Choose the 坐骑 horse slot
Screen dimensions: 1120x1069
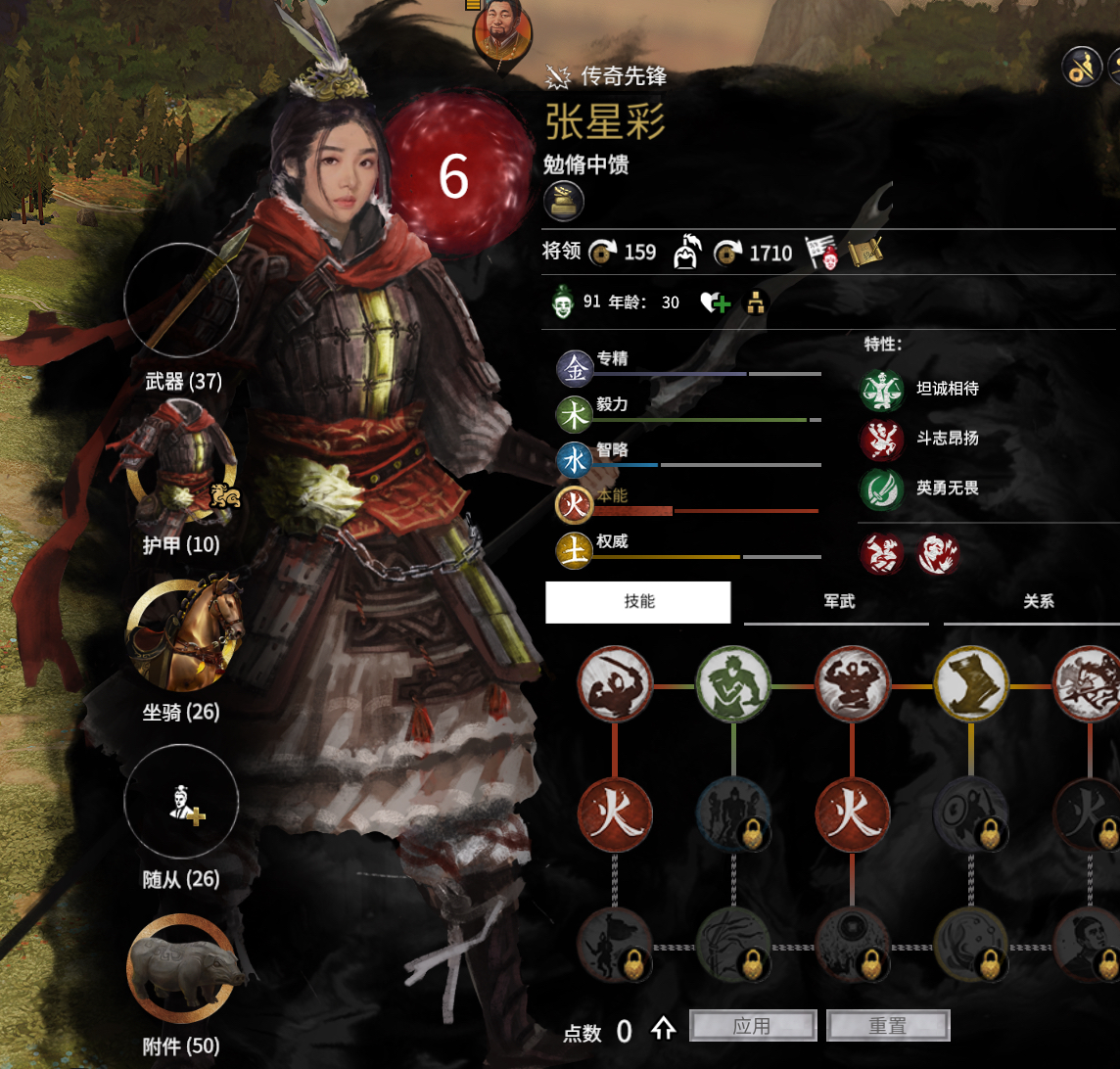(183, 634)
